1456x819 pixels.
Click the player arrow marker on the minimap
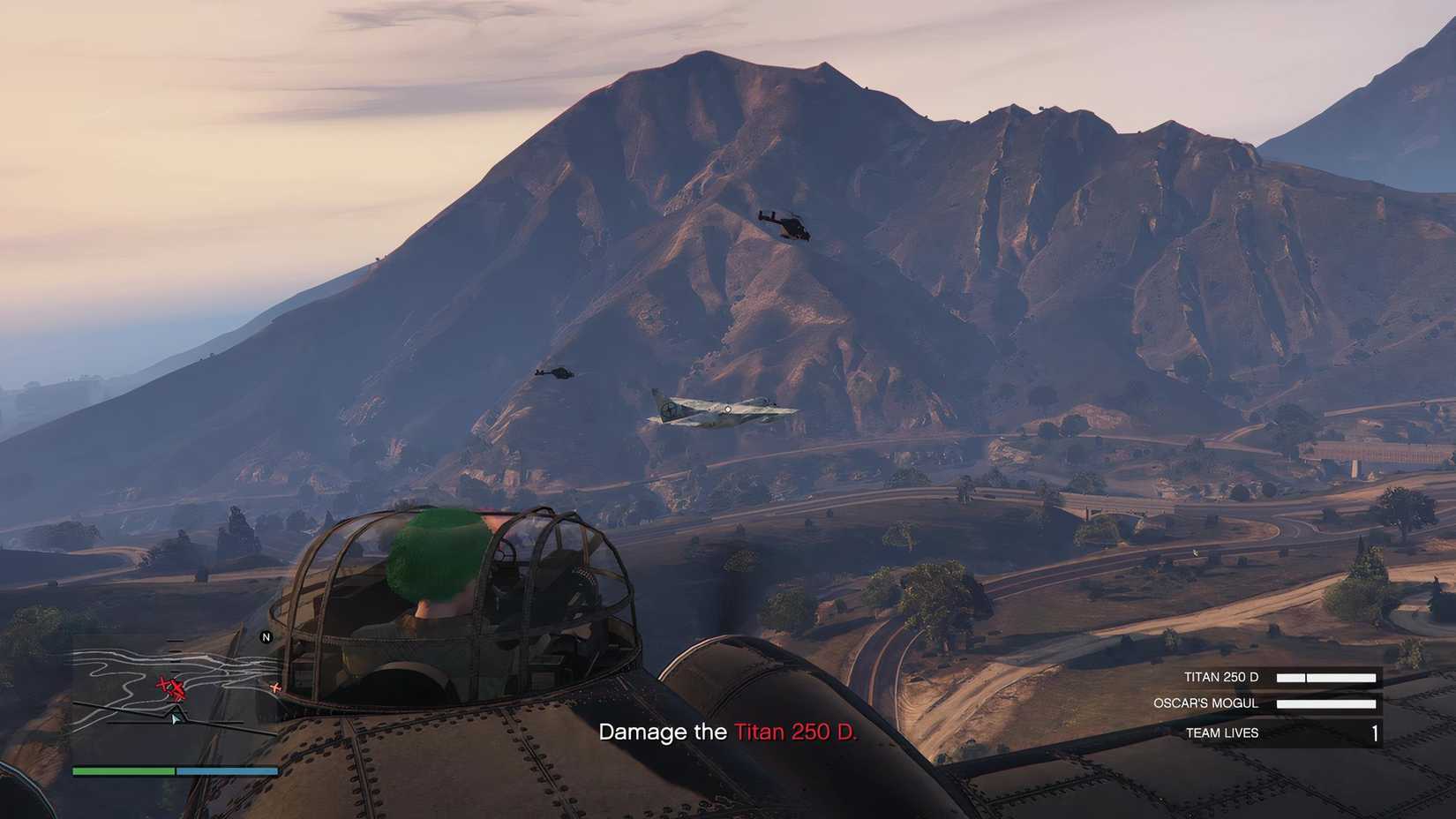(x=176, y=718)
